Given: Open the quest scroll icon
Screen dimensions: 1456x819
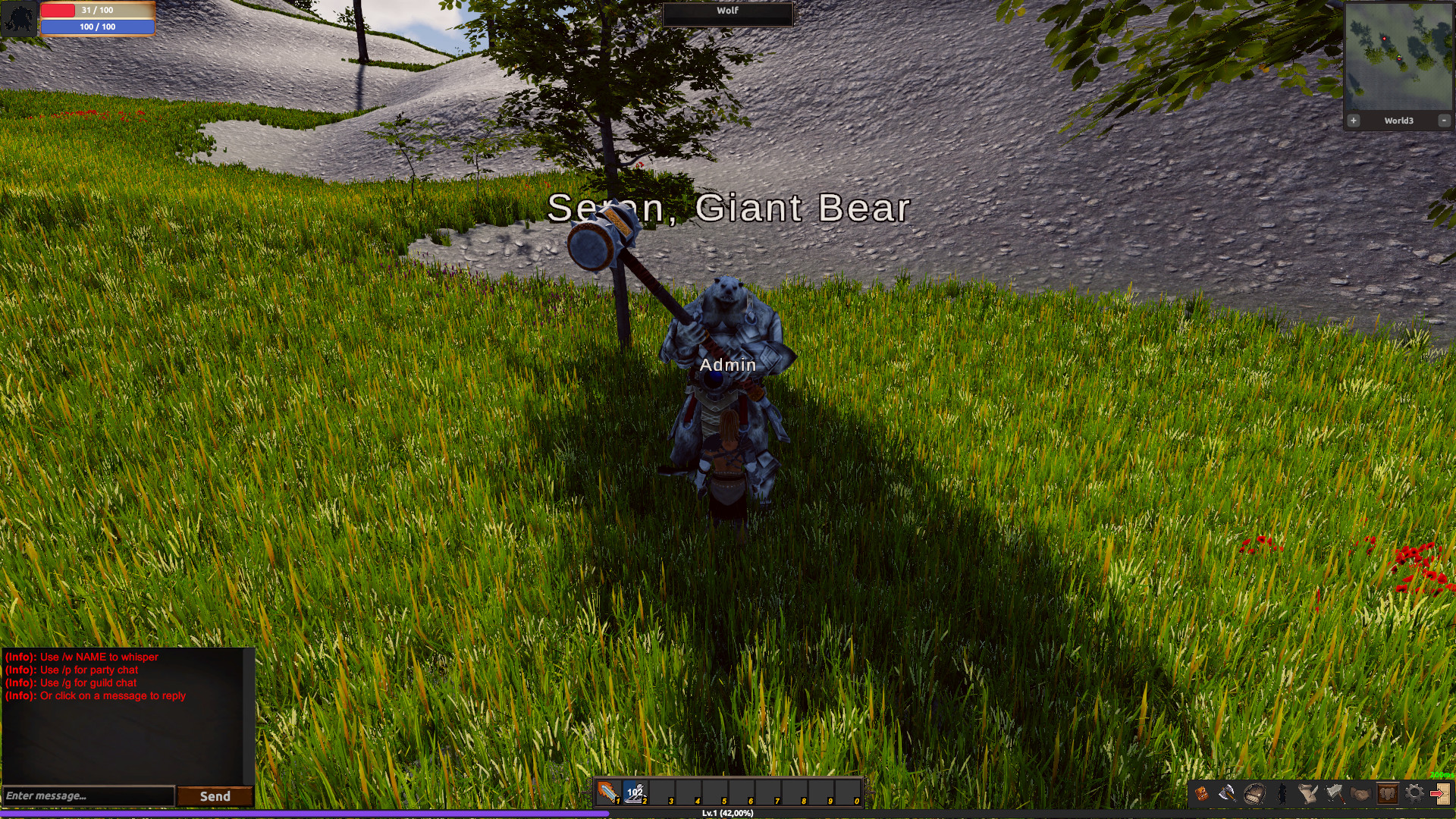Looking at the screenshot, I should [1307, 792].
